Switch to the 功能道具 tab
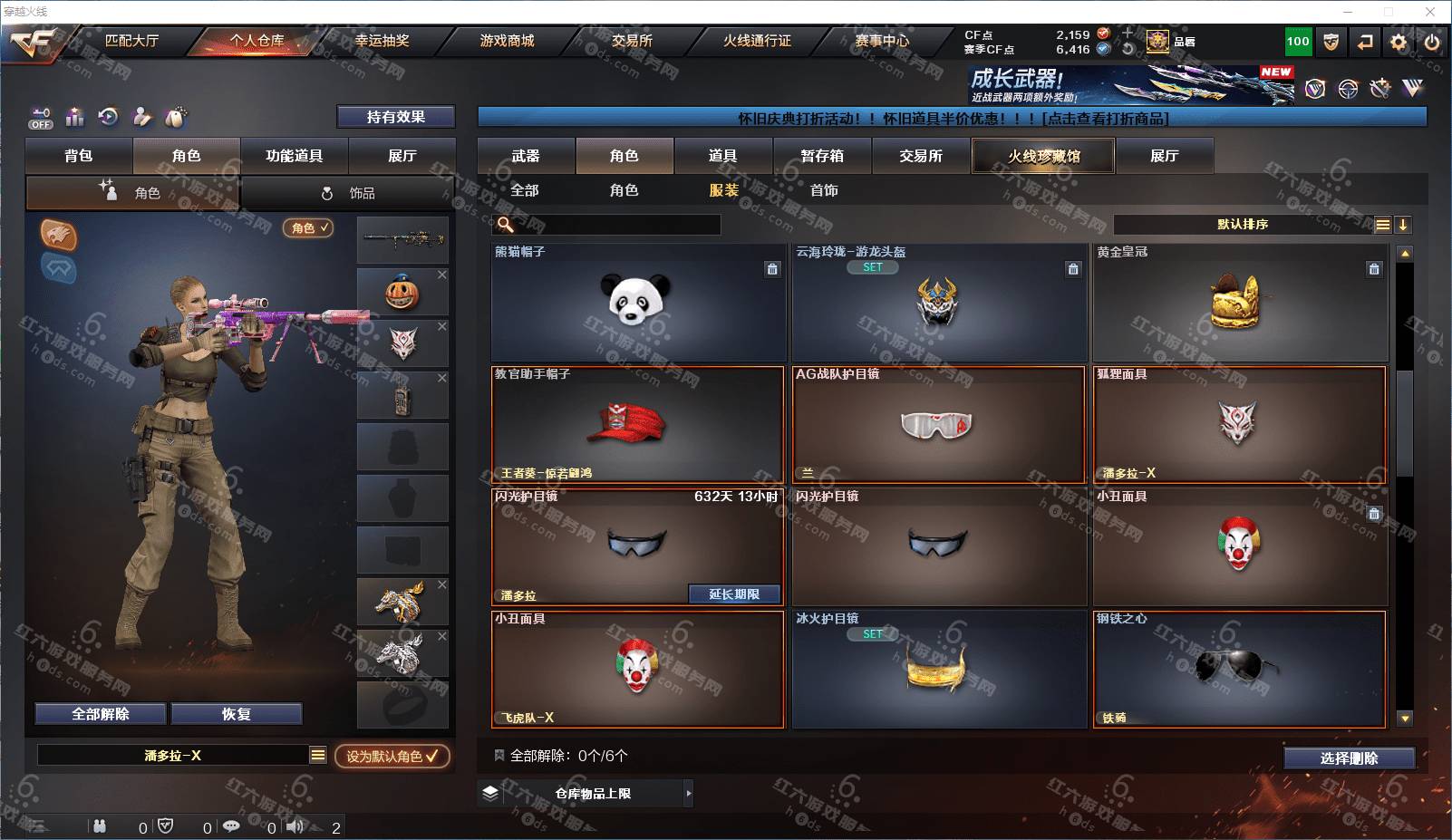 point(294,156)
